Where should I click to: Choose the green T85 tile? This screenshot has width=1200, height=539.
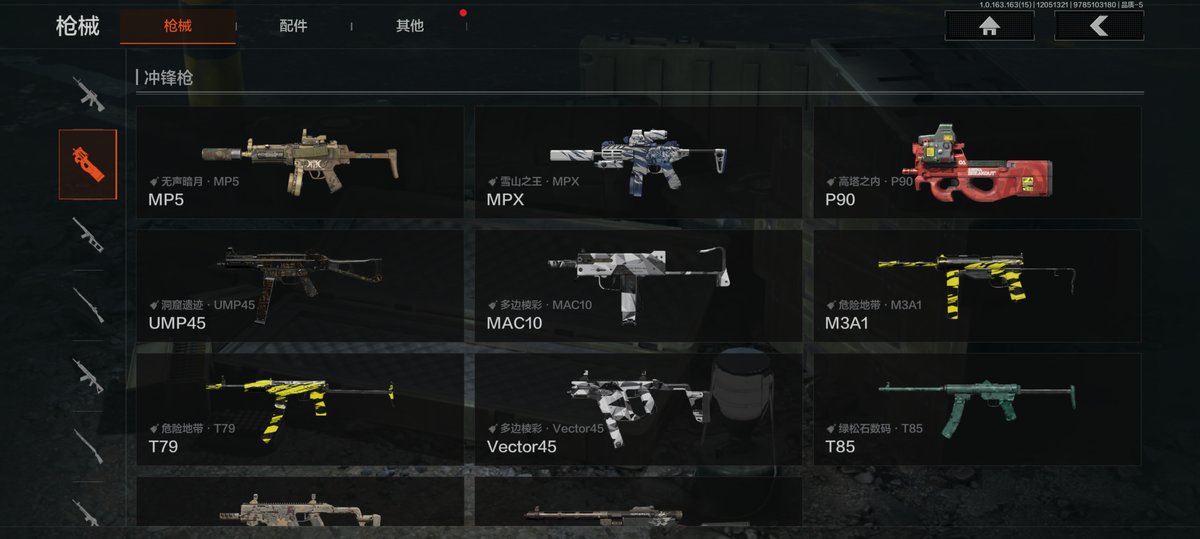[x=976, y=408]
